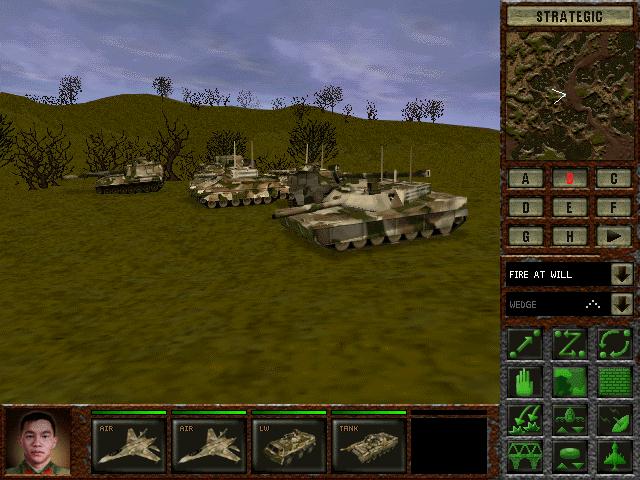Select unit group C
This screenshot has height=480, width=640.
[613, 179]
